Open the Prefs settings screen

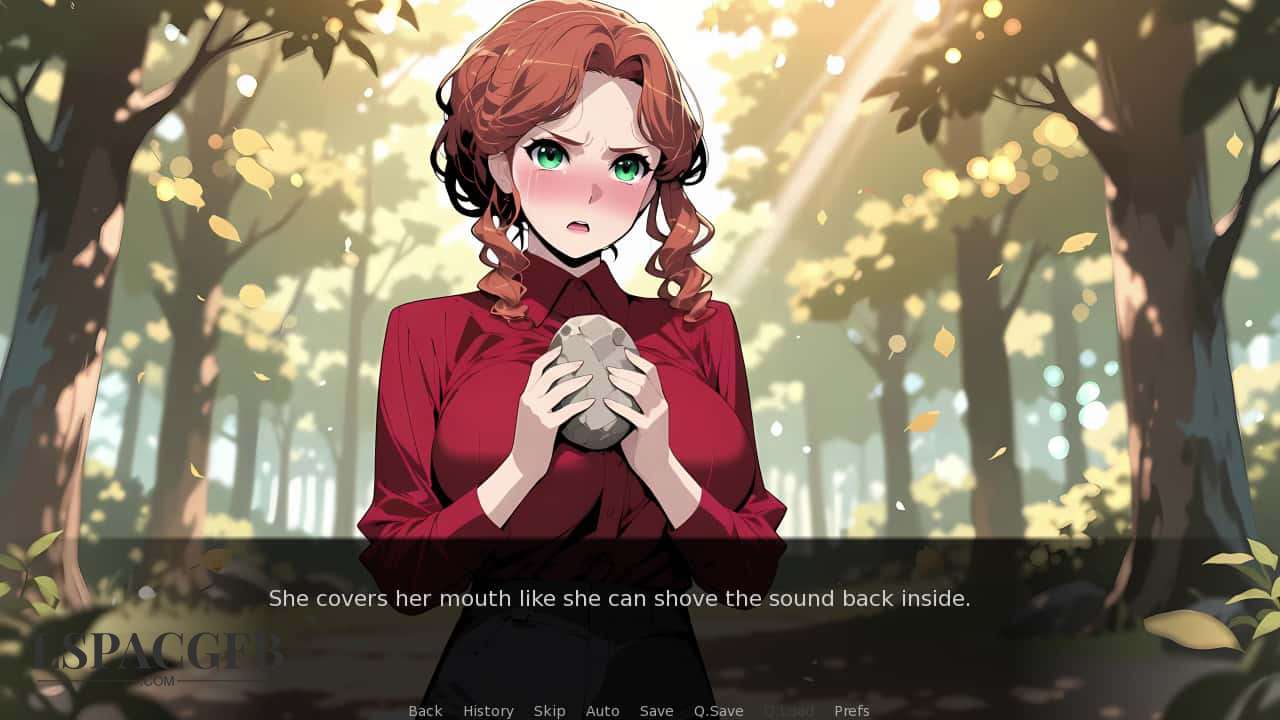point(852,710)
